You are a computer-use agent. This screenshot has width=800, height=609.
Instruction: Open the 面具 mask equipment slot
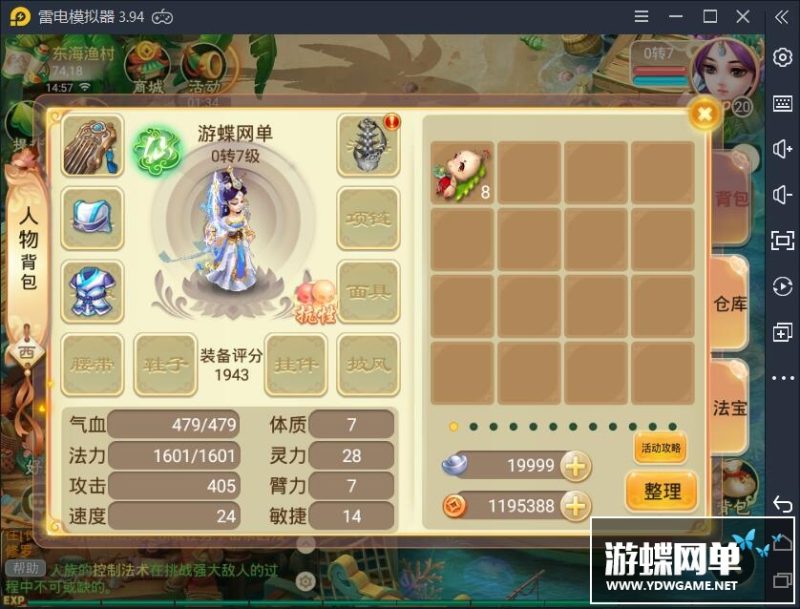click(x=368, y=291)
